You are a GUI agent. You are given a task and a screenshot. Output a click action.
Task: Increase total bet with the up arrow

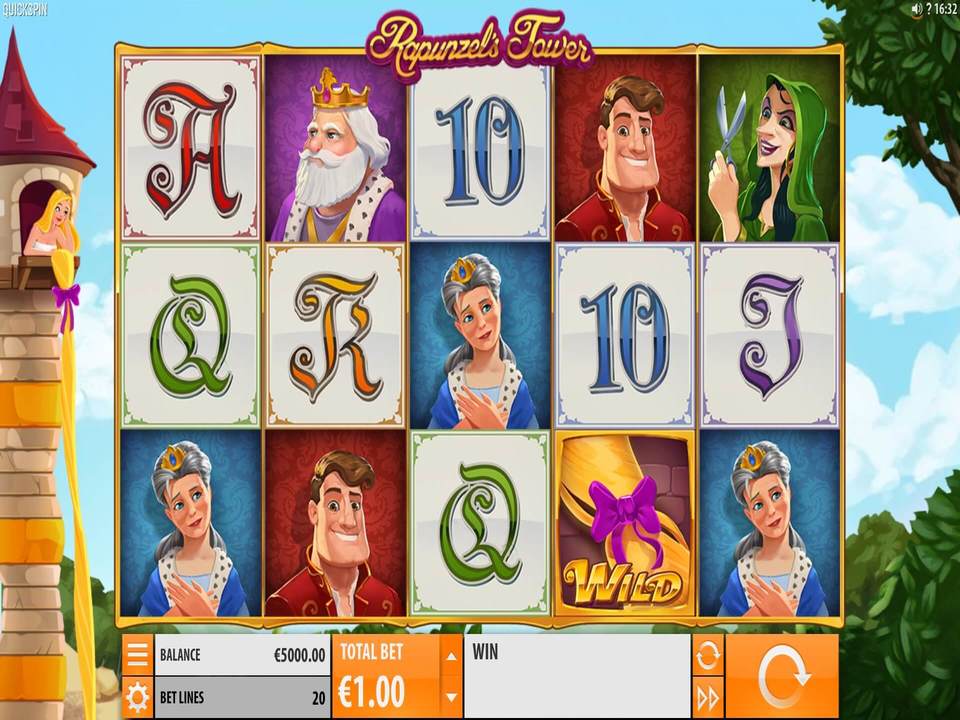(451, 656)
